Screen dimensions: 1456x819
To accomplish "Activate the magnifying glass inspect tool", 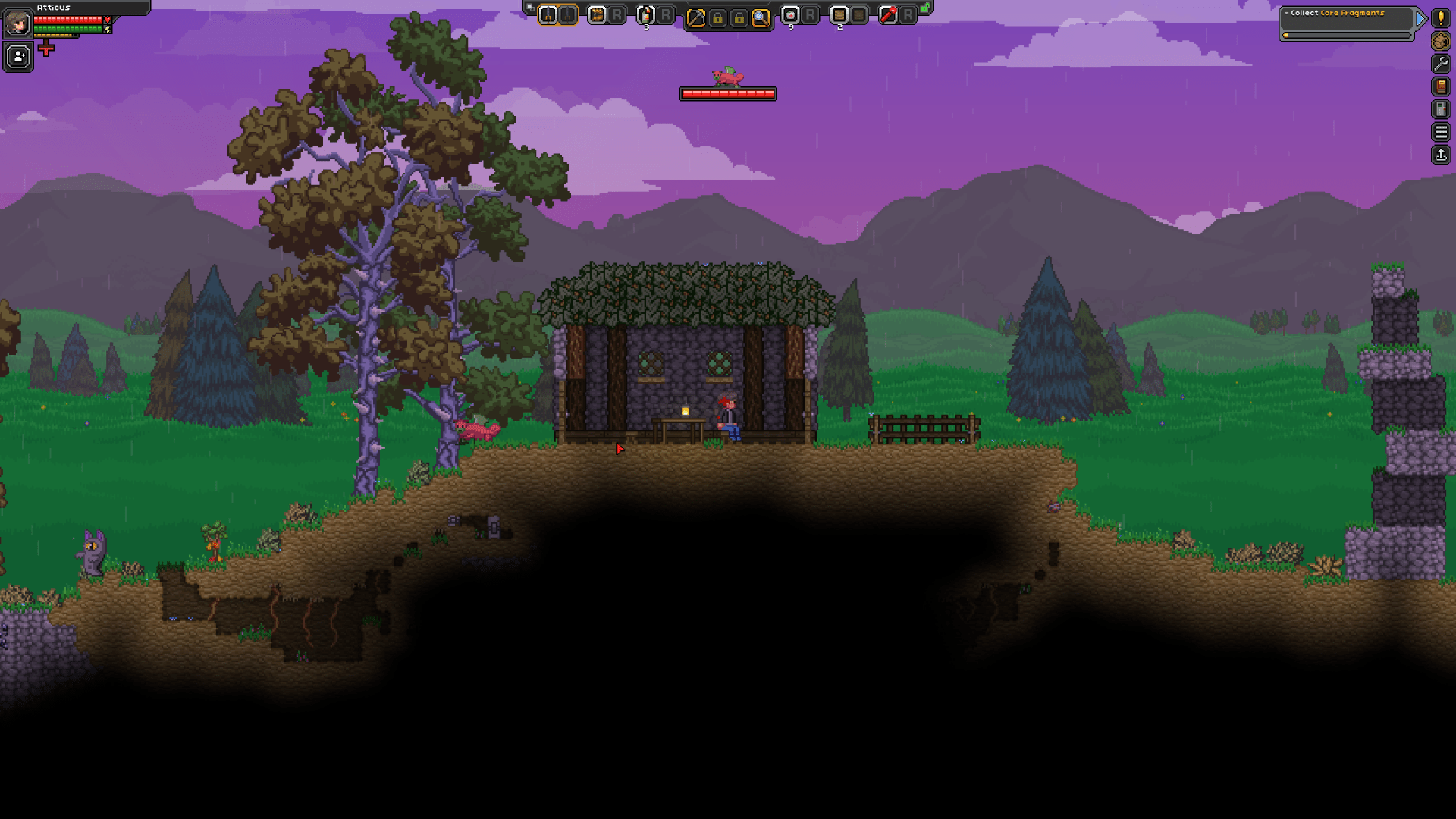I will pos(760,18).
